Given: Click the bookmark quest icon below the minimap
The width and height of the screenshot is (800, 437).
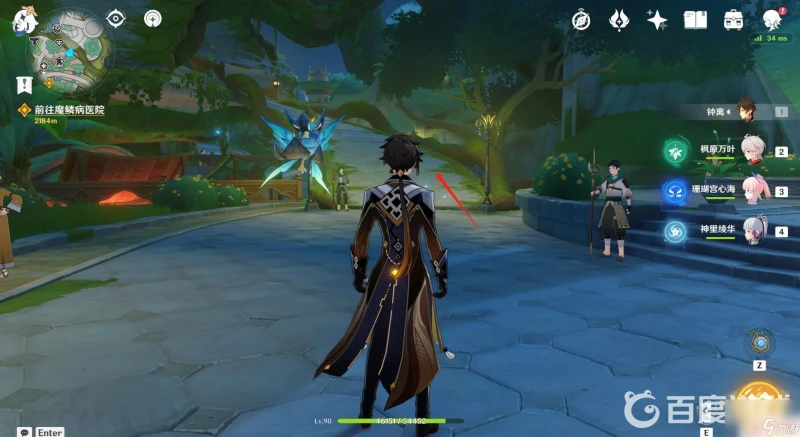Looking at the screenshot, I should [x=20, y=84].
